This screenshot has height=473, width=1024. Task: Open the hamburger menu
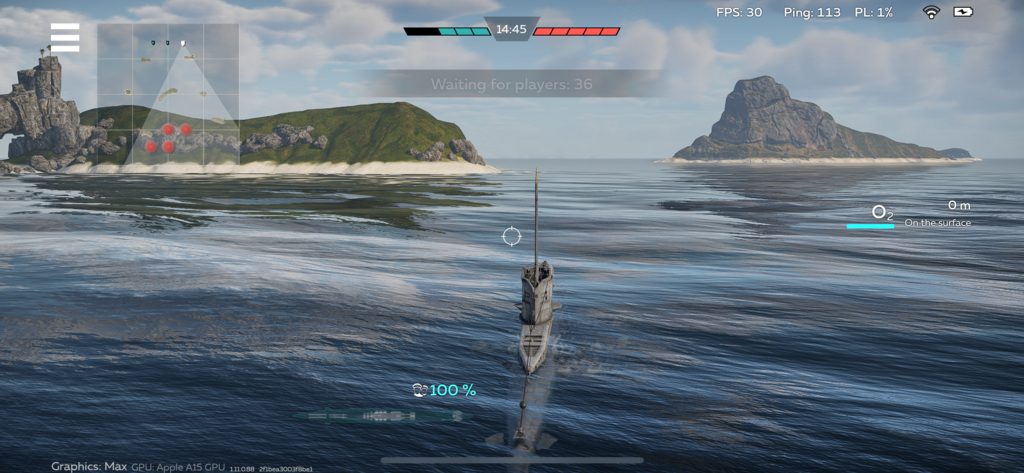[x=65, y=37]
